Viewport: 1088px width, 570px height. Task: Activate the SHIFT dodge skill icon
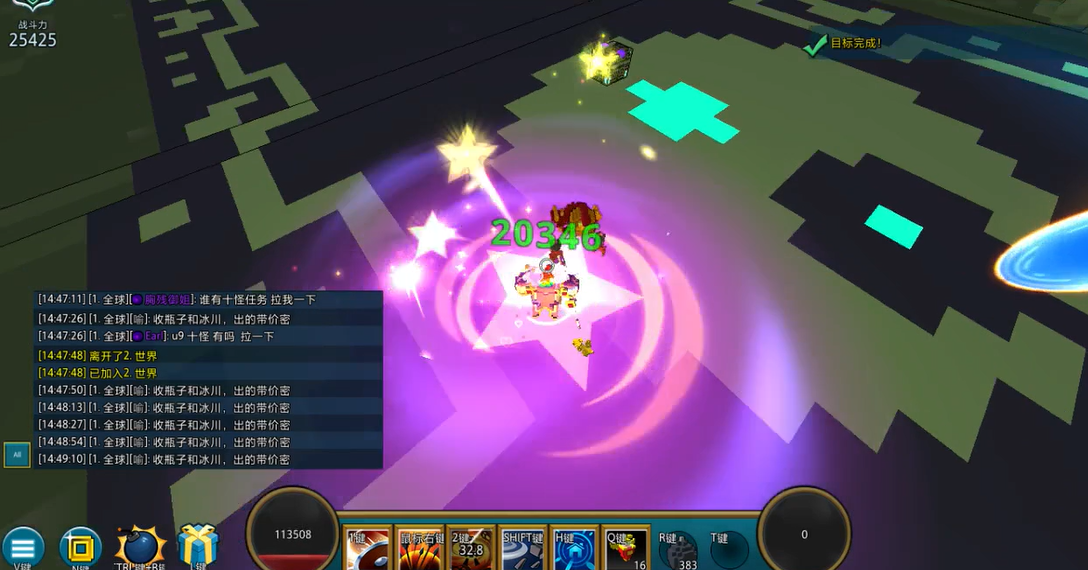(x=523, y=550)
